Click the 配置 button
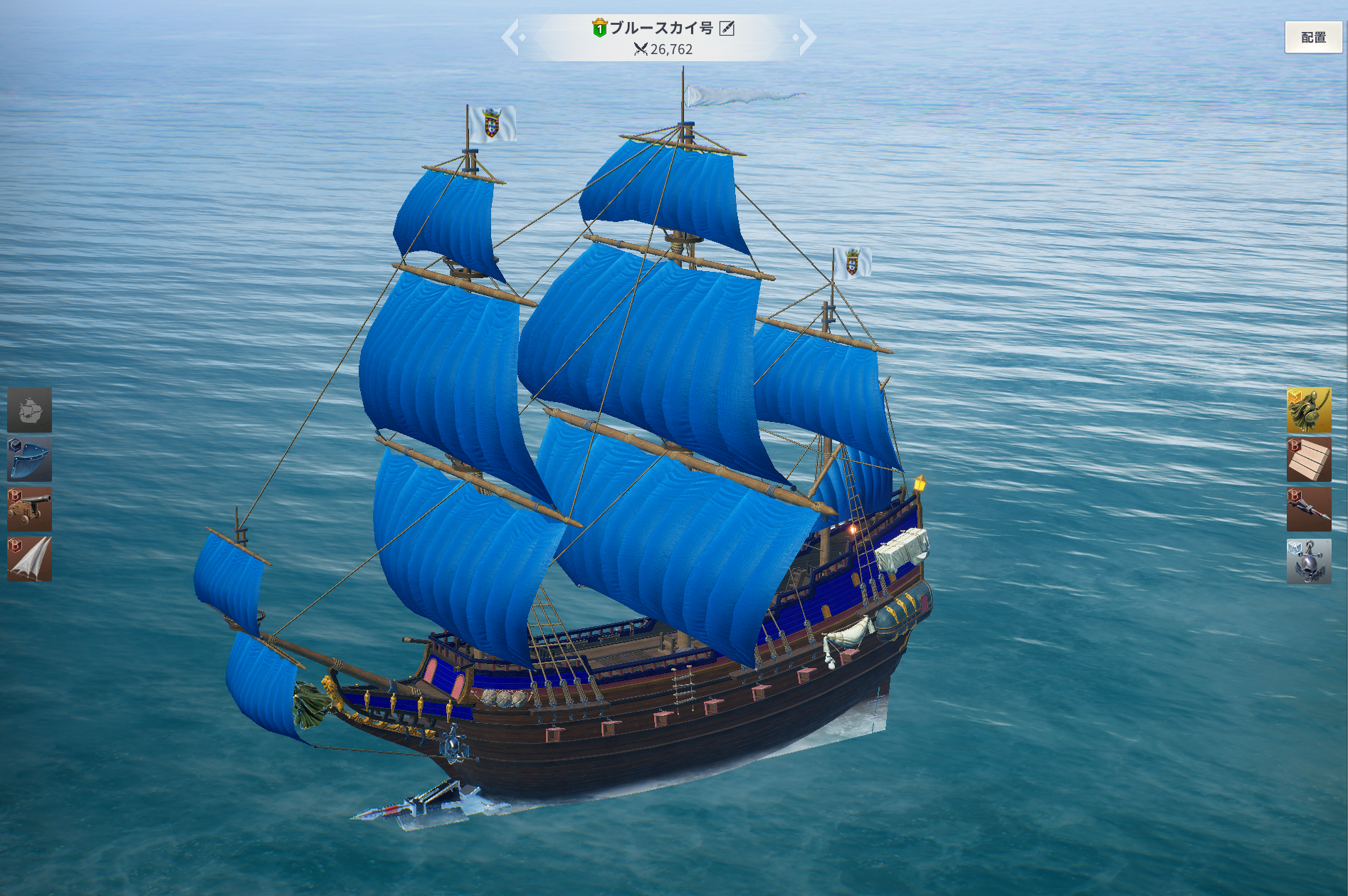 [x=1313, y=38]
